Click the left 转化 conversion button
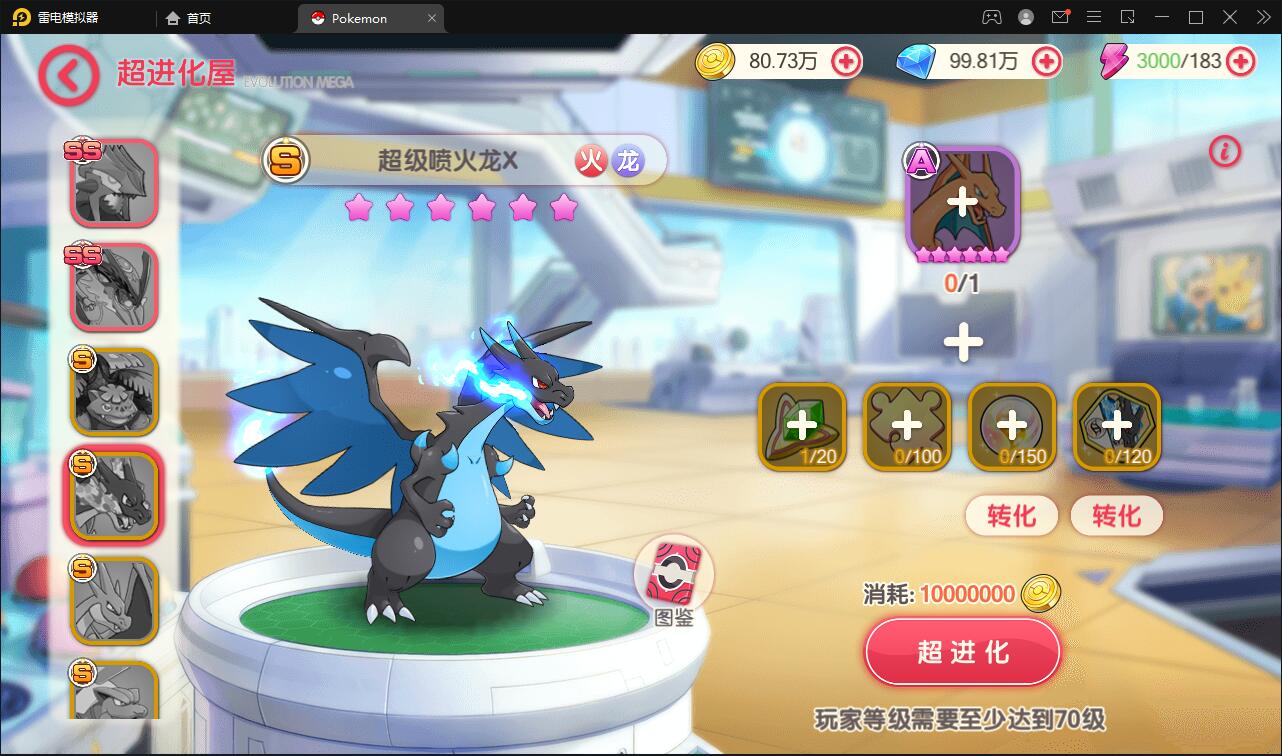The height and width of the screenshot is (756, 1282). pos(1011,516)
